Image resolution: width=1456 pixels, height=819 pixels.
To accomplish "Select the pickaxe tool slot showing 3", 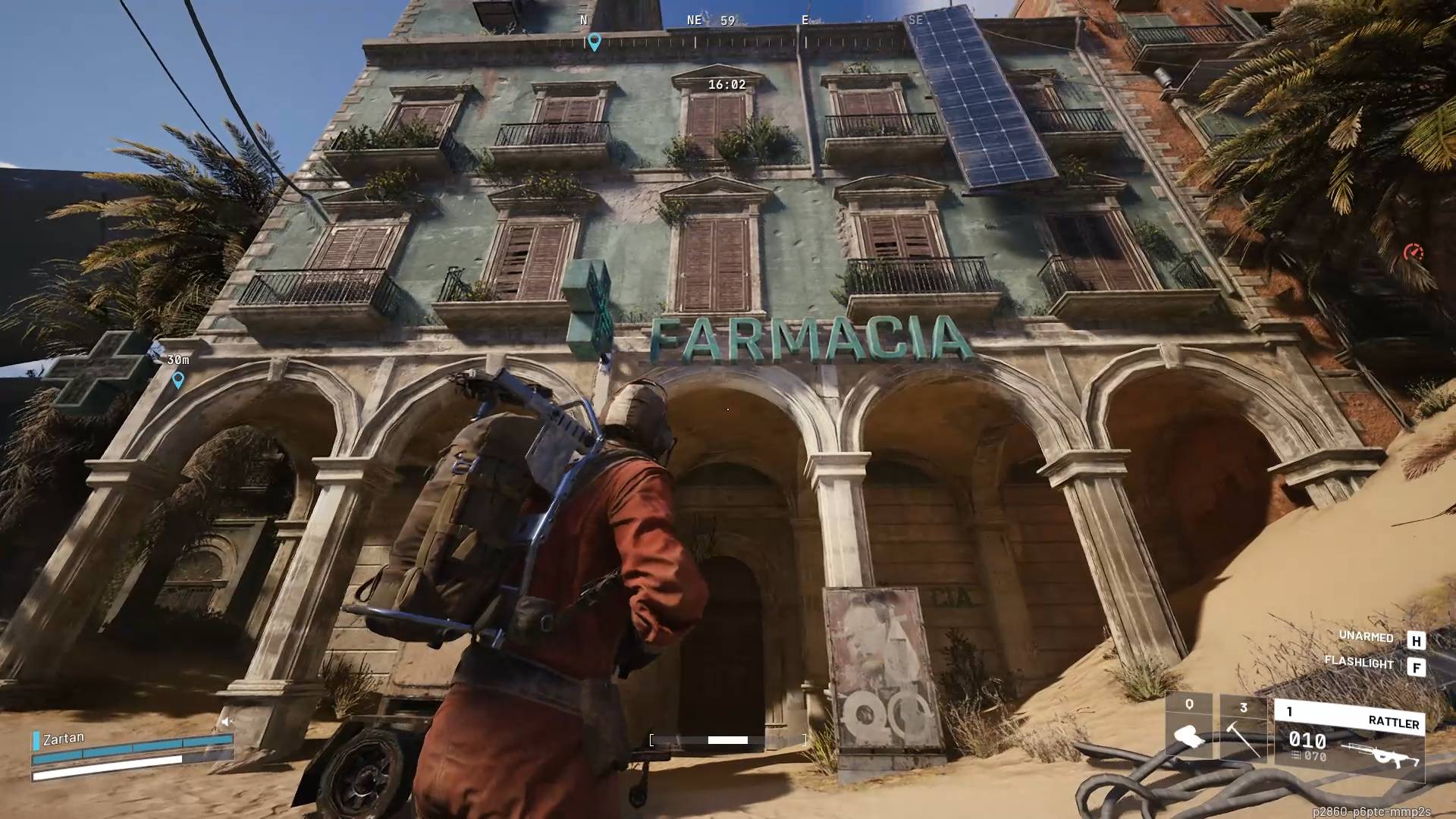I will [1244, 729].
